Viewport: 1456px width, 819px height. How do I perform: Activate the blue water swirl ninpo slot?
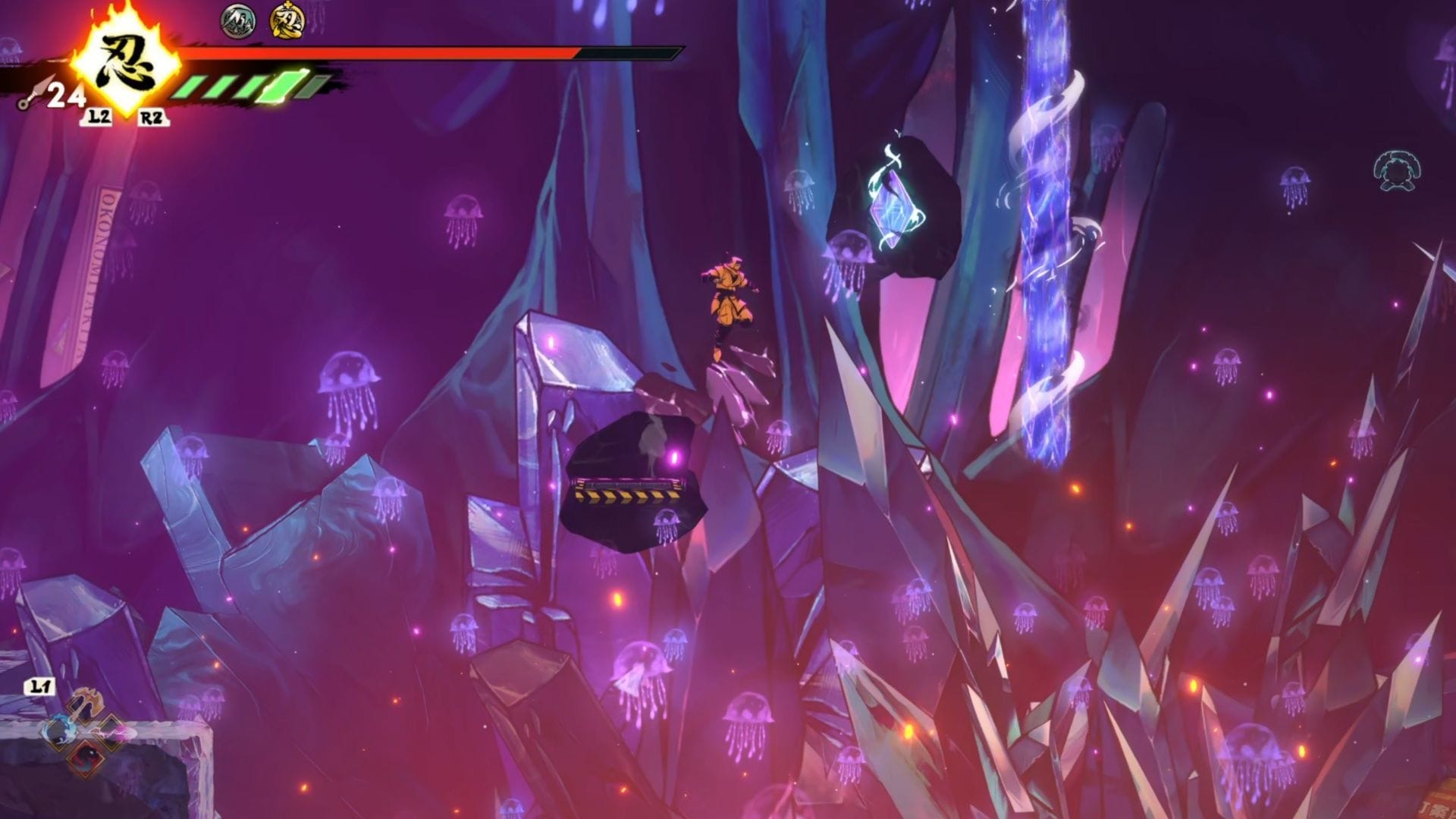coord(58,732)
